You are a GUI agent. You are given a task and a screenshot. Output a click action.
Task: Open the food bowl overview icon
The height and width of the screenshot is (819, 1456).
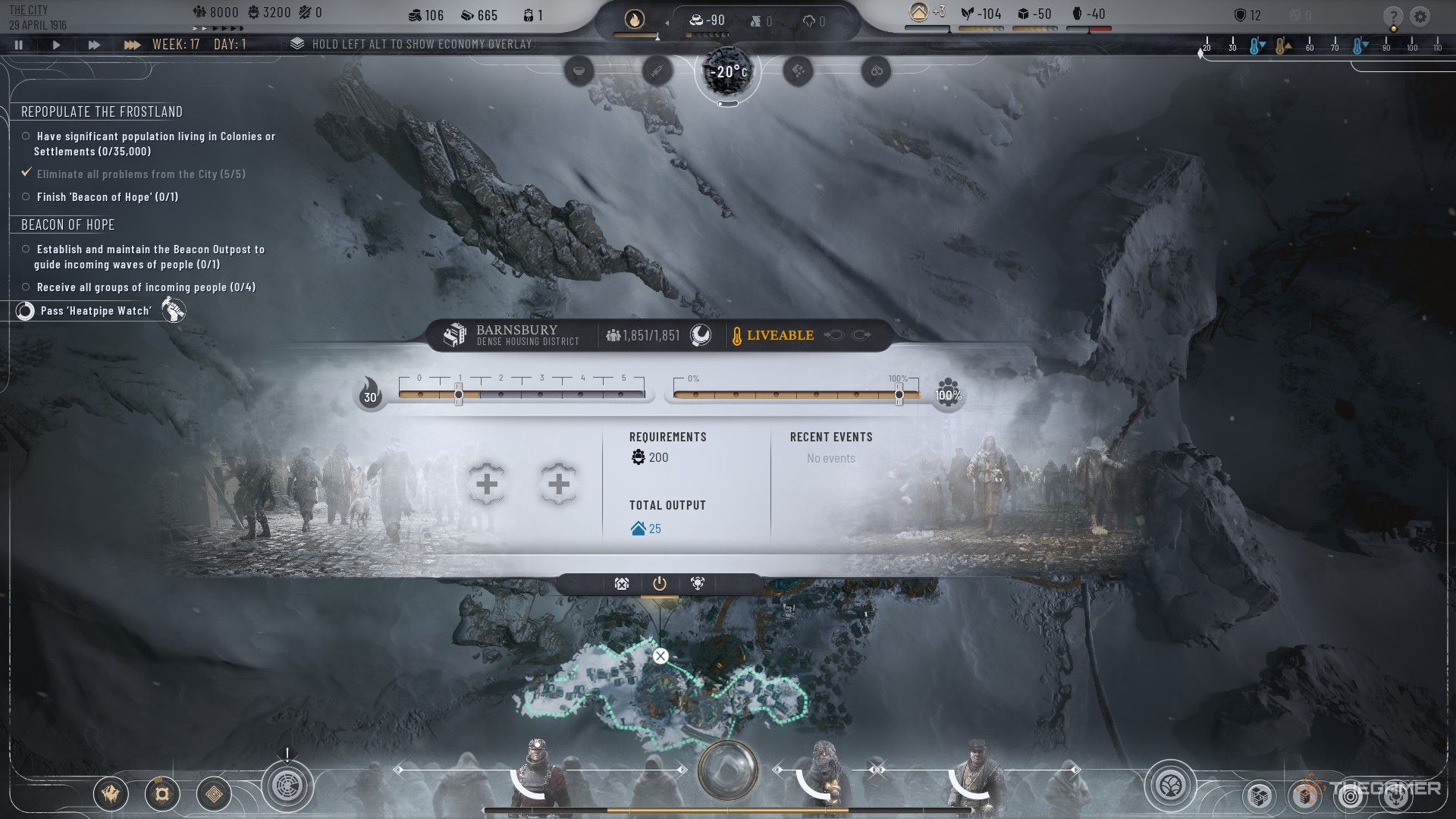point(579,71)
